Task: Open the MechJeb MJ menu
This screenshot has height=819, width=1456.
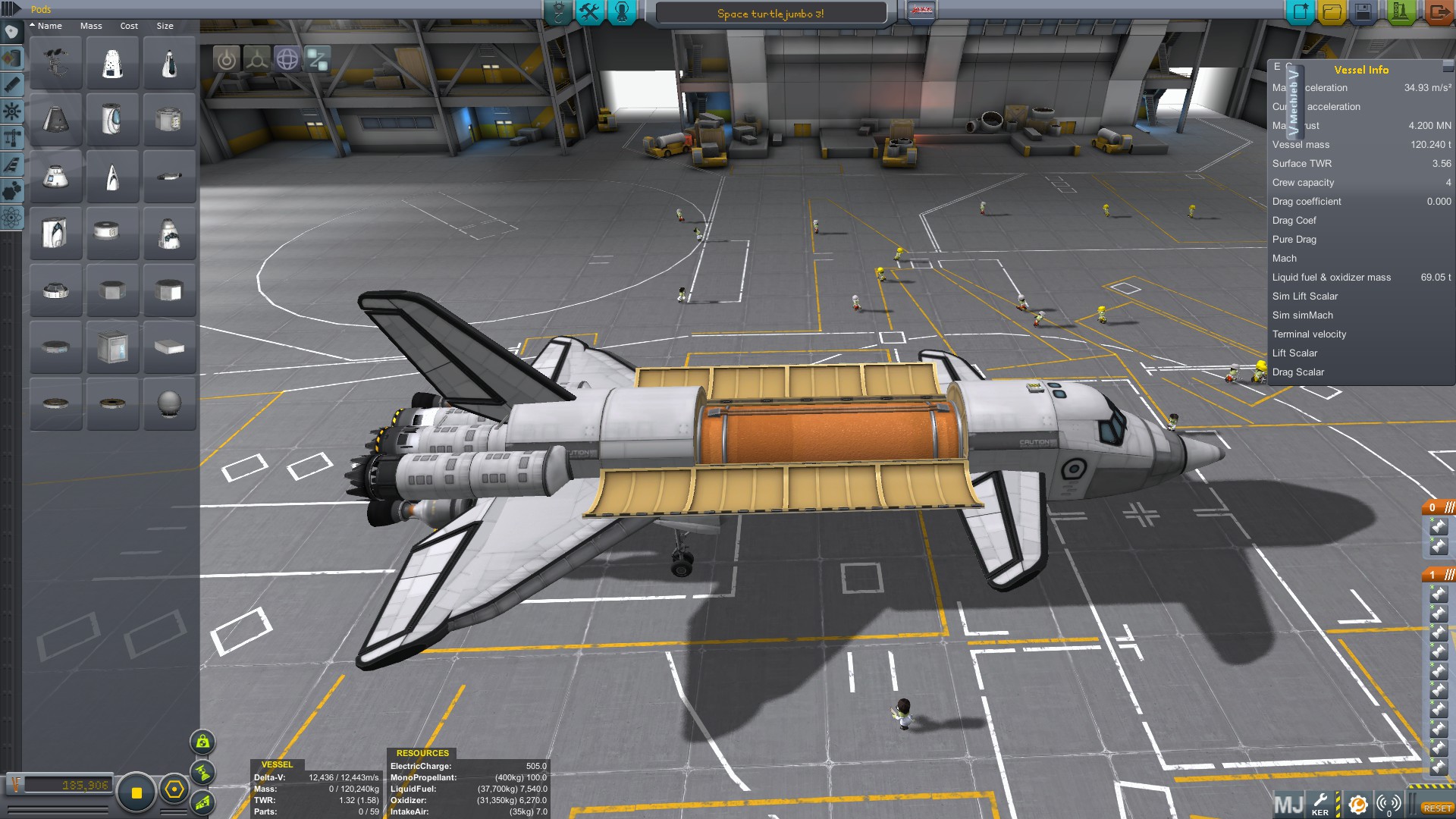Action: [1288, 804]
